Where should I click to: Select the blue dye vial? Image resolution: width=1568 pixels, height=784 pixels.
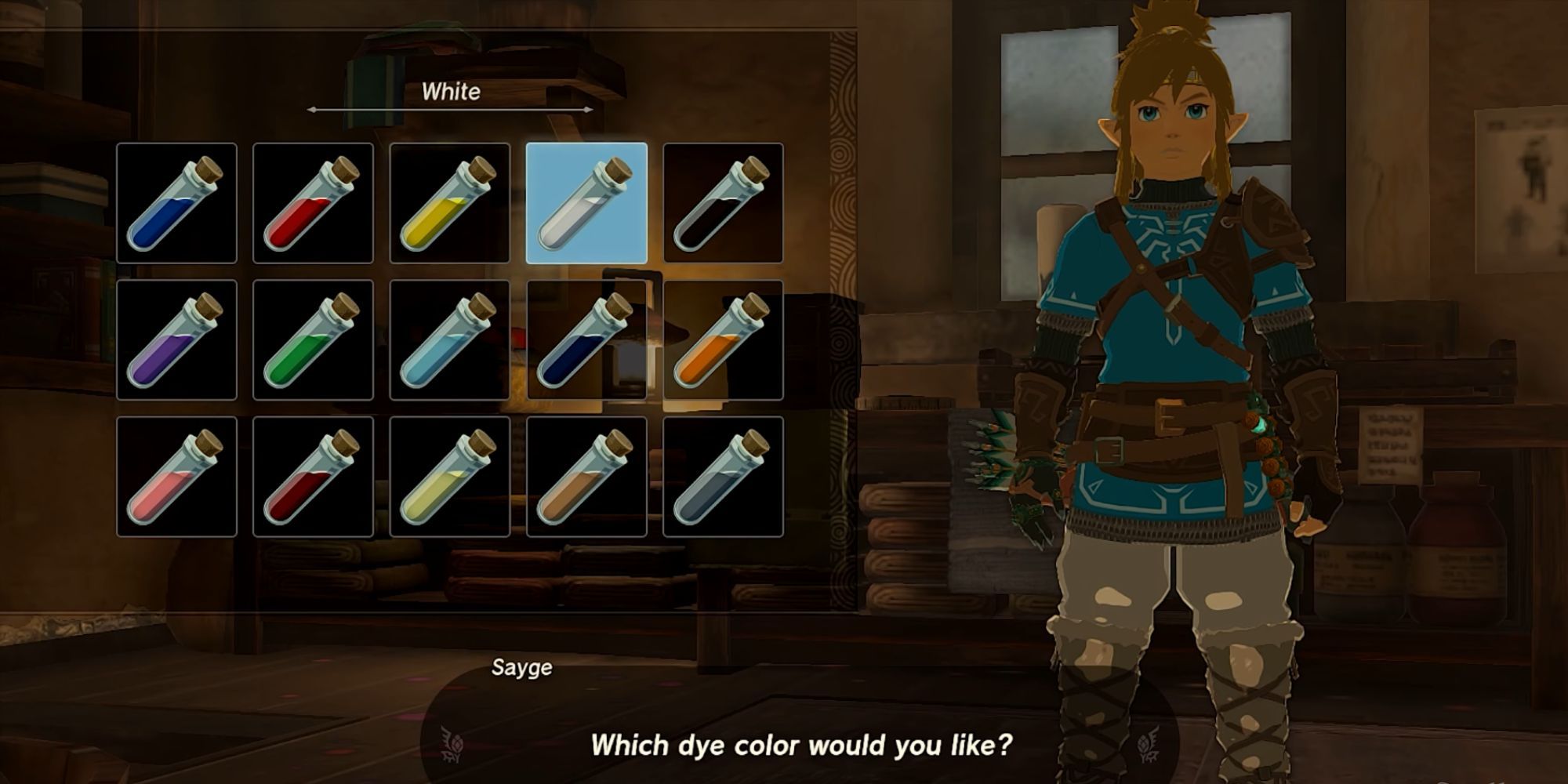click(x=176, y=202)
